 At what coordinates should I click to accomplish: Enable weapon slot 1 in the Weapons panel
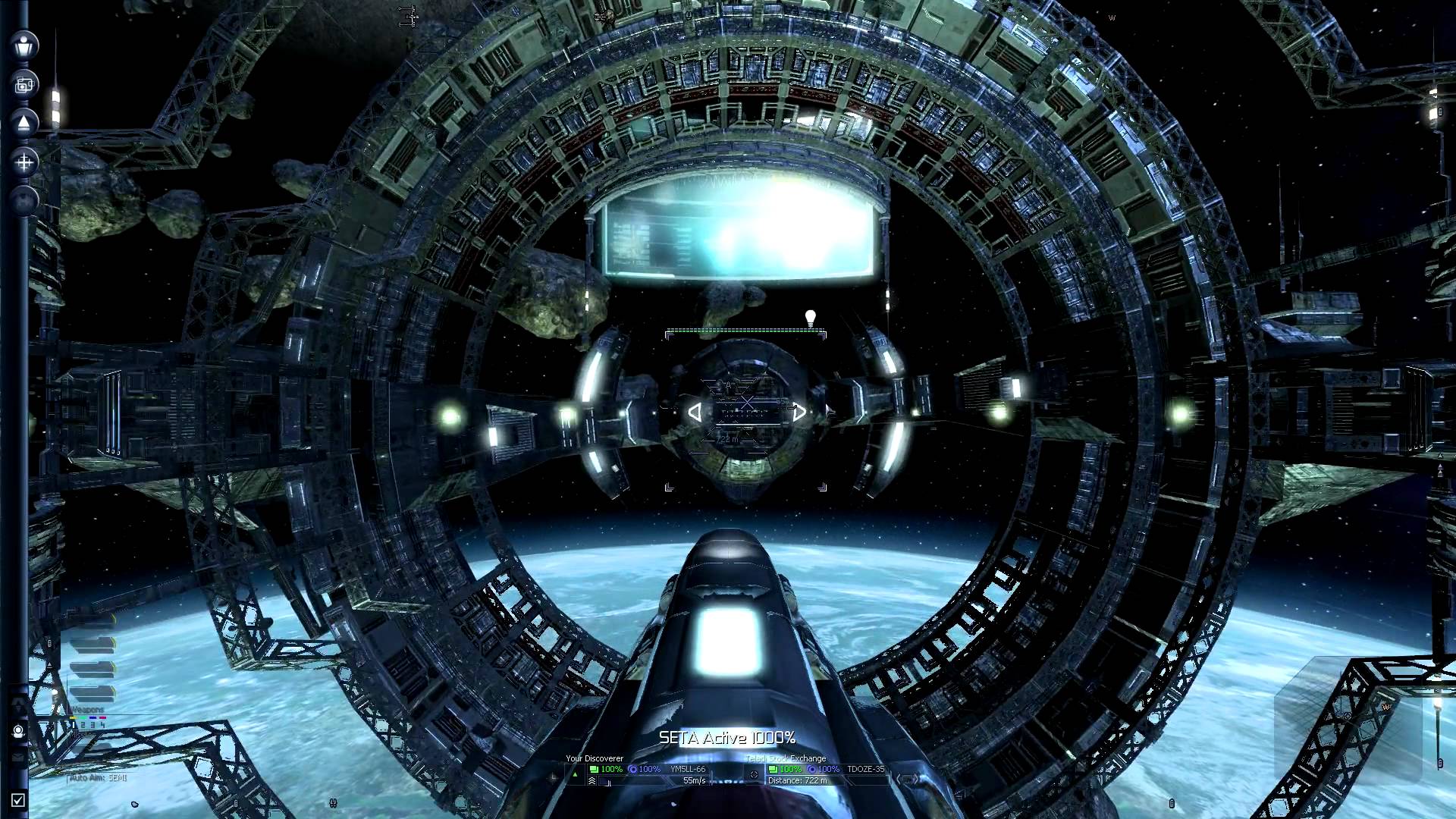[x=74, y=725]
